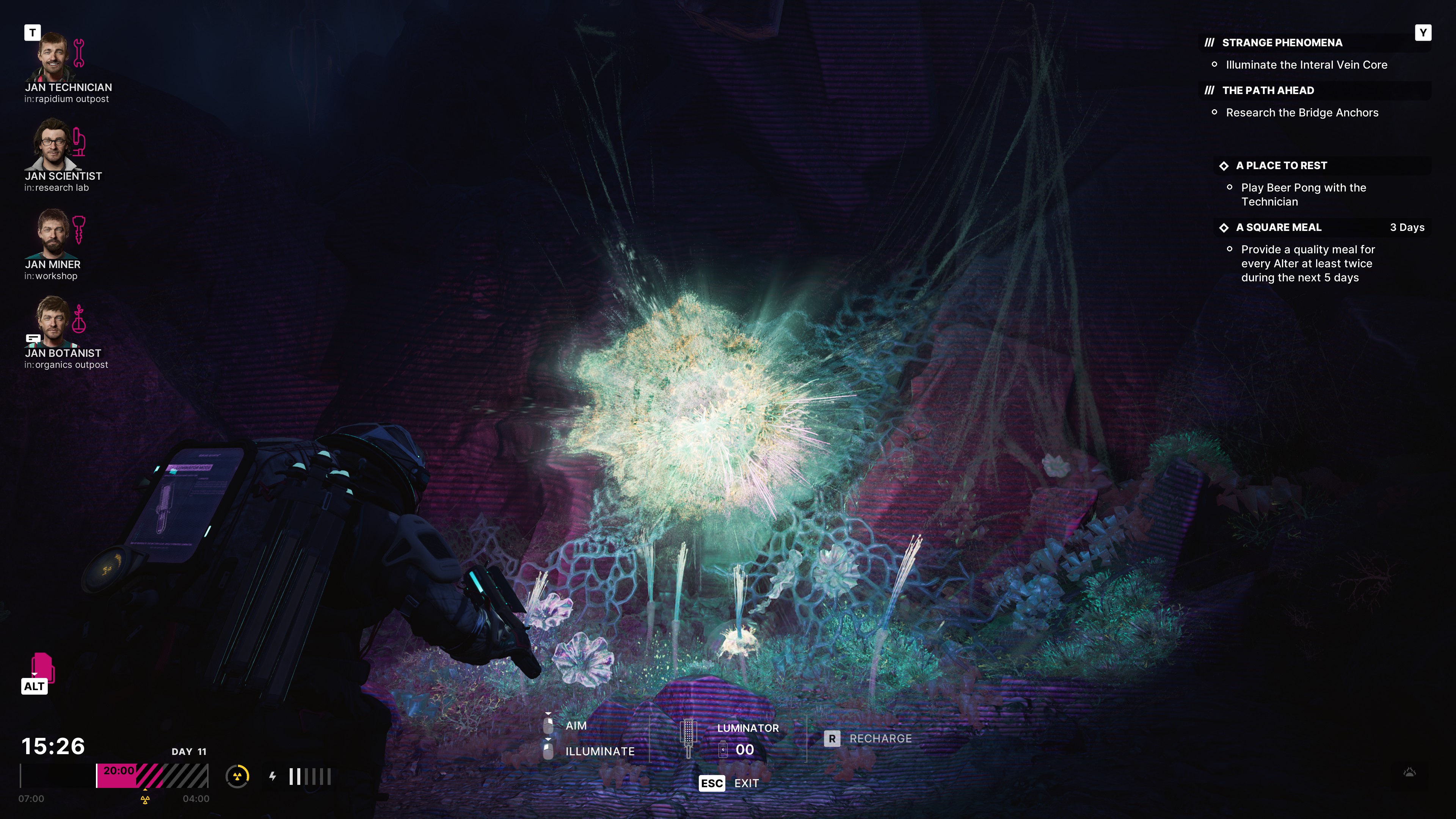The height and width of the screenshot is (819, 1456).
Task: Click the radiation gauge icon
Action: [237, 777]
